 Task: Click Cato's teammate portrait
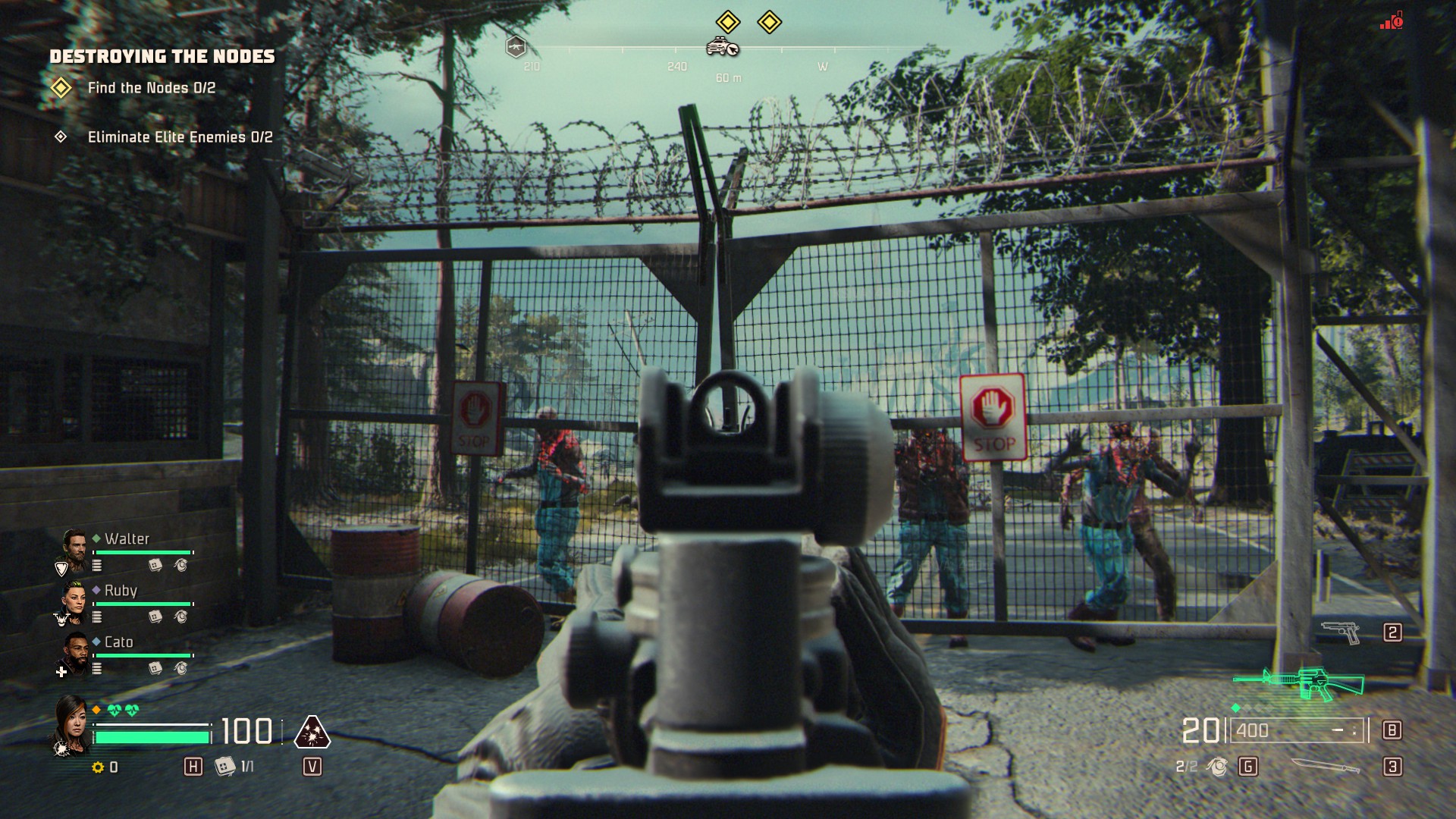tap(74, 653)
